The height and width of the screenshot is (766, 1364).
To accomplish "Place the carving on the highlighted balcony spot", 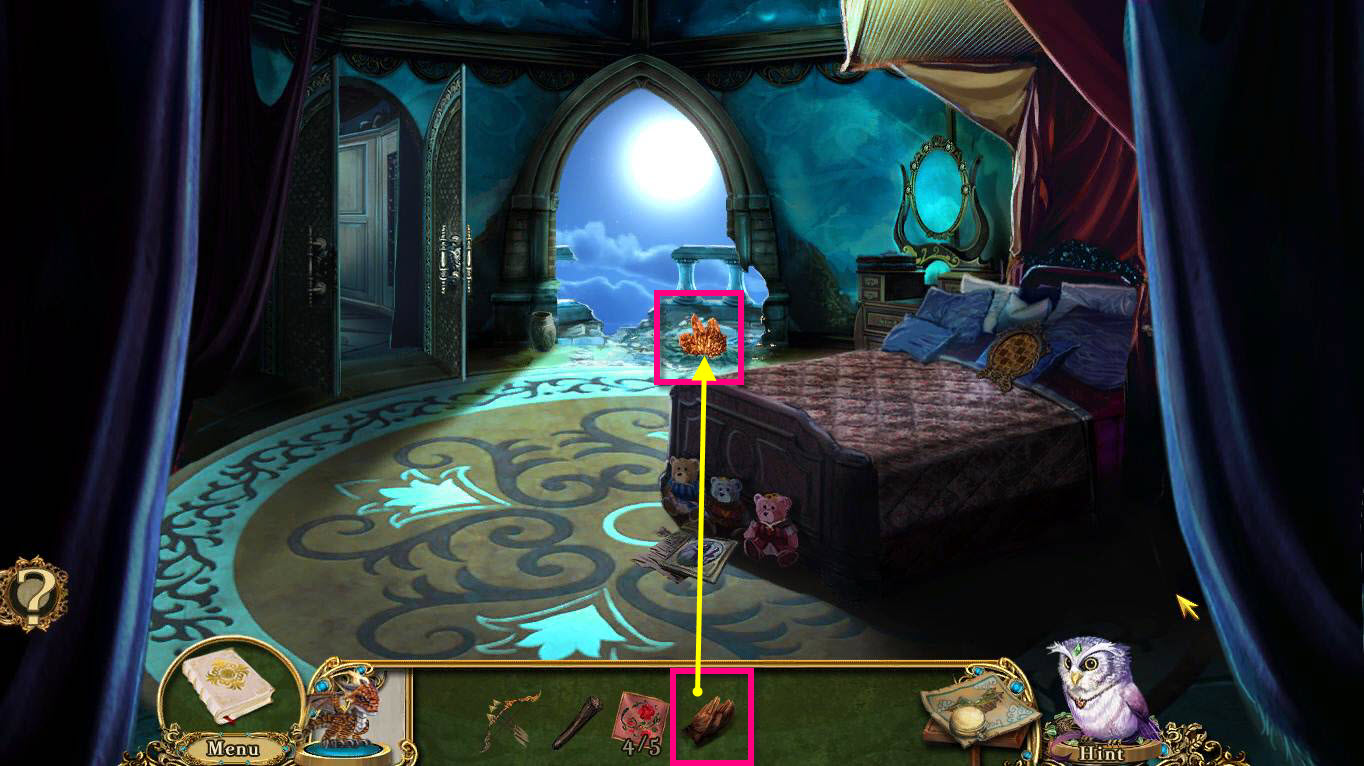I will (x=700, y=338).
